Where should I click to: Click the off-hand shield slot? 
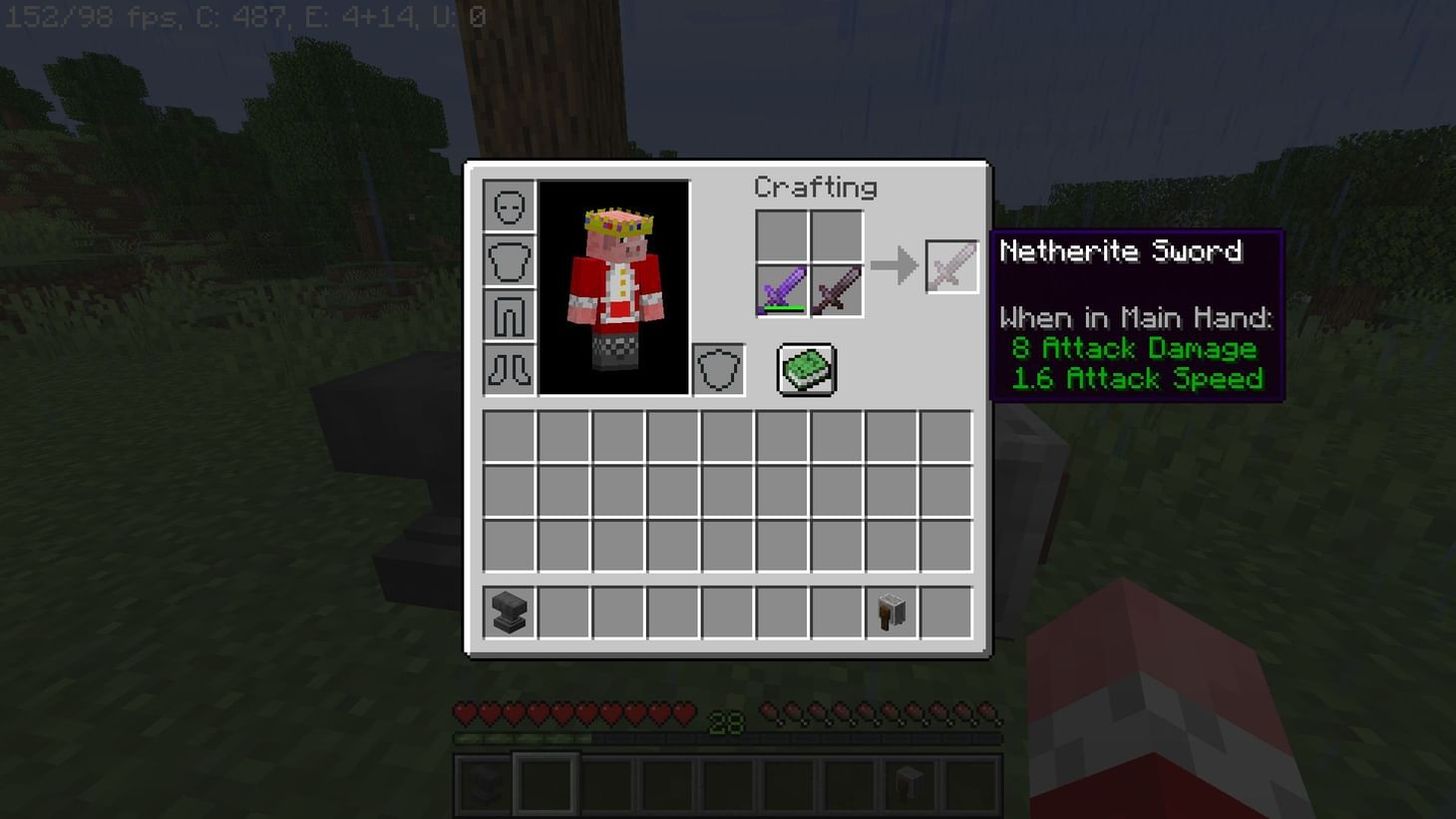718,368
